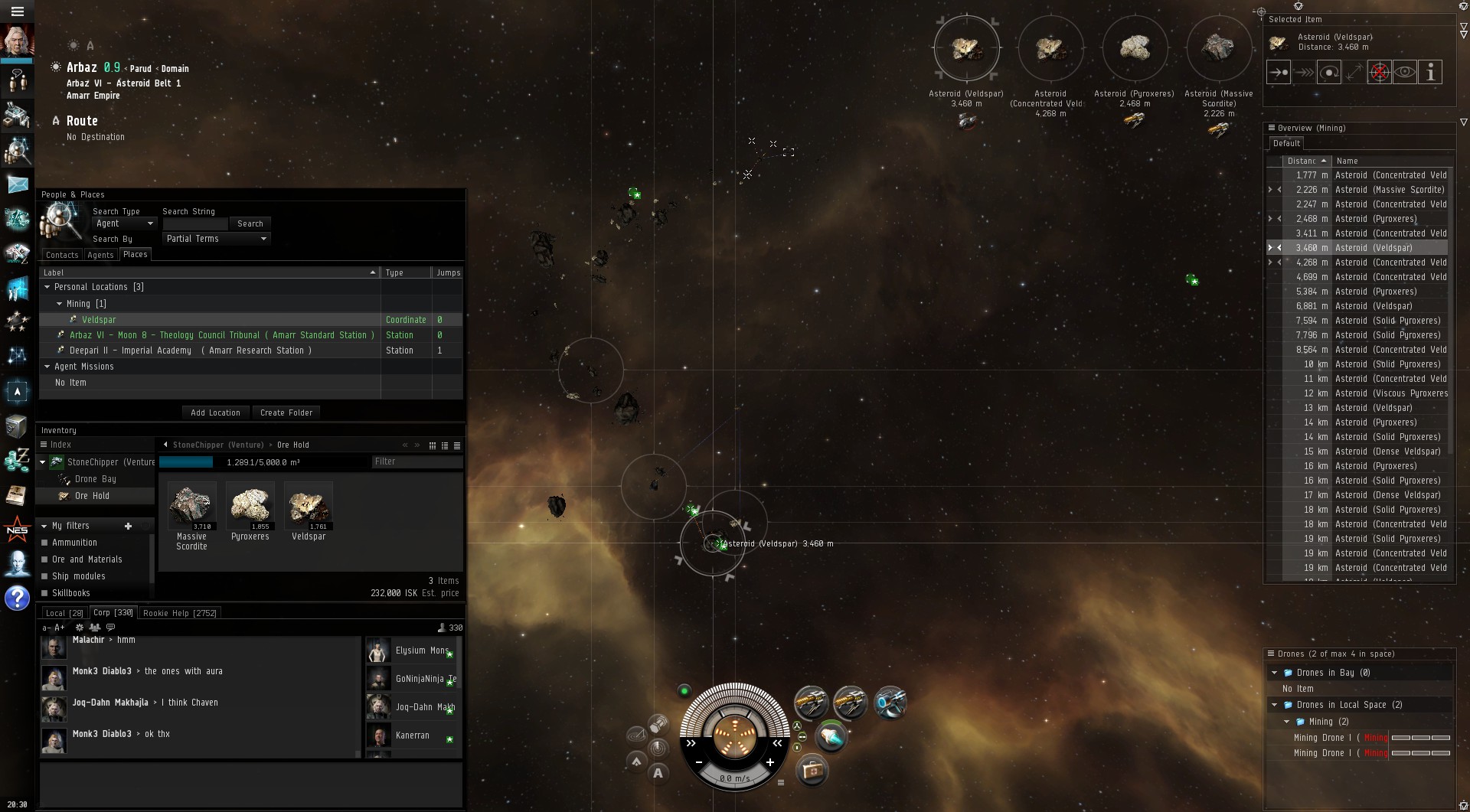Select Drone Bay in inventory tree

[x=95, y=479]
